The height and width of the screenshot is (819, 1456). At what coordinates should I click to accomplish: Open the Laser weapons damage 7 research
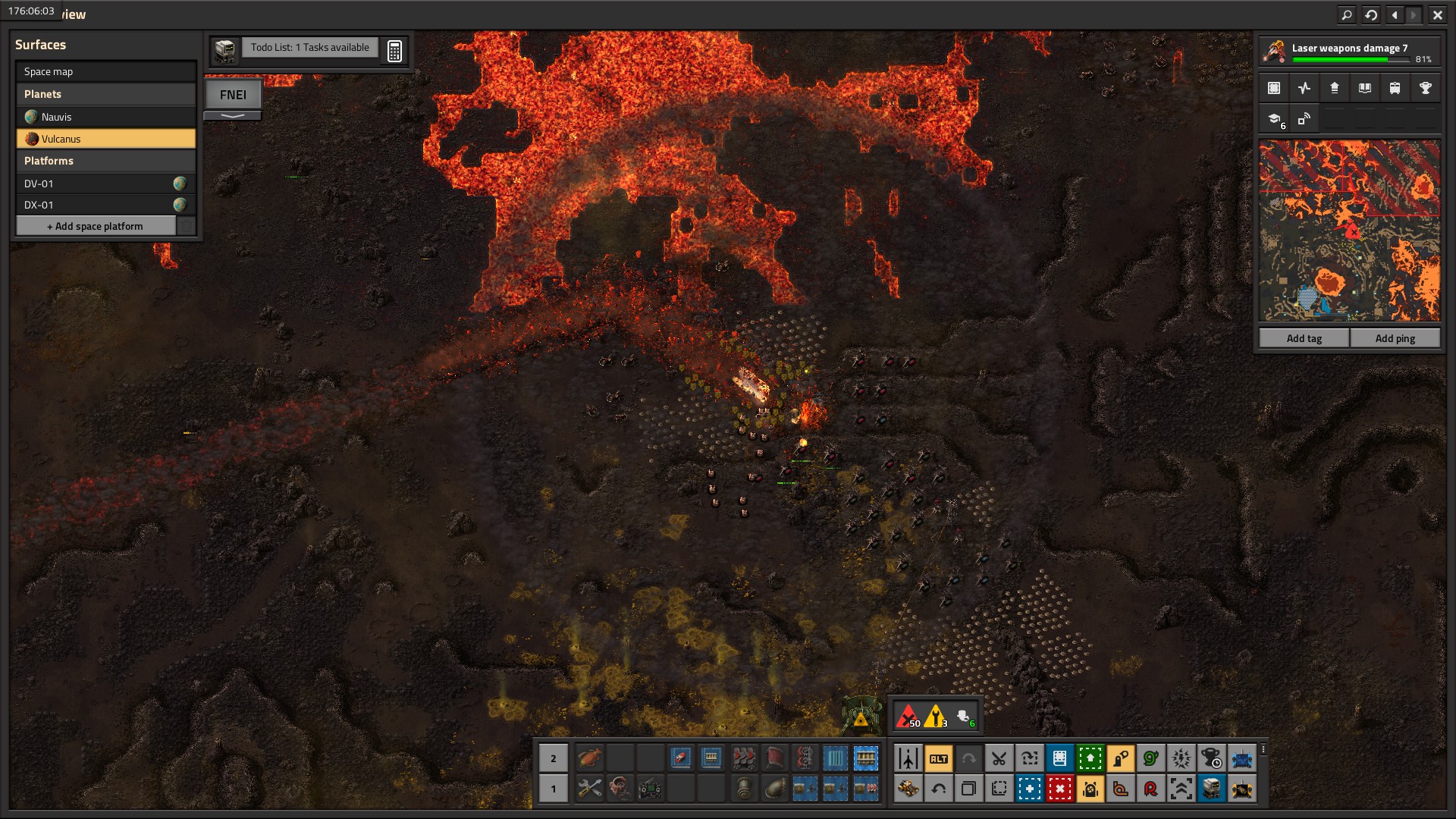(x=1350, y=52)
